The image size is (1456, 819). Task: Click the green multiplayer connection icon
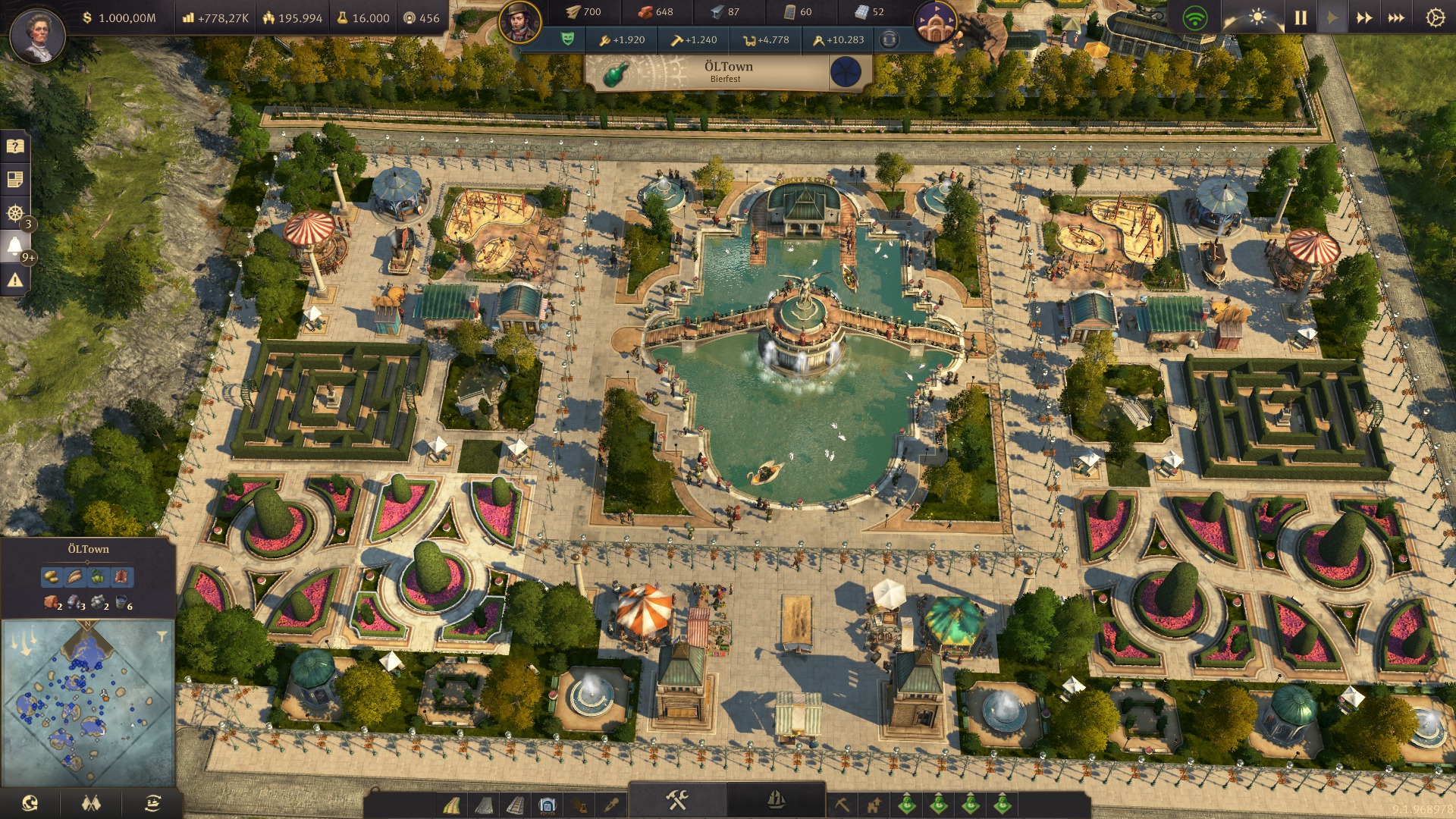pos(1194,17)
